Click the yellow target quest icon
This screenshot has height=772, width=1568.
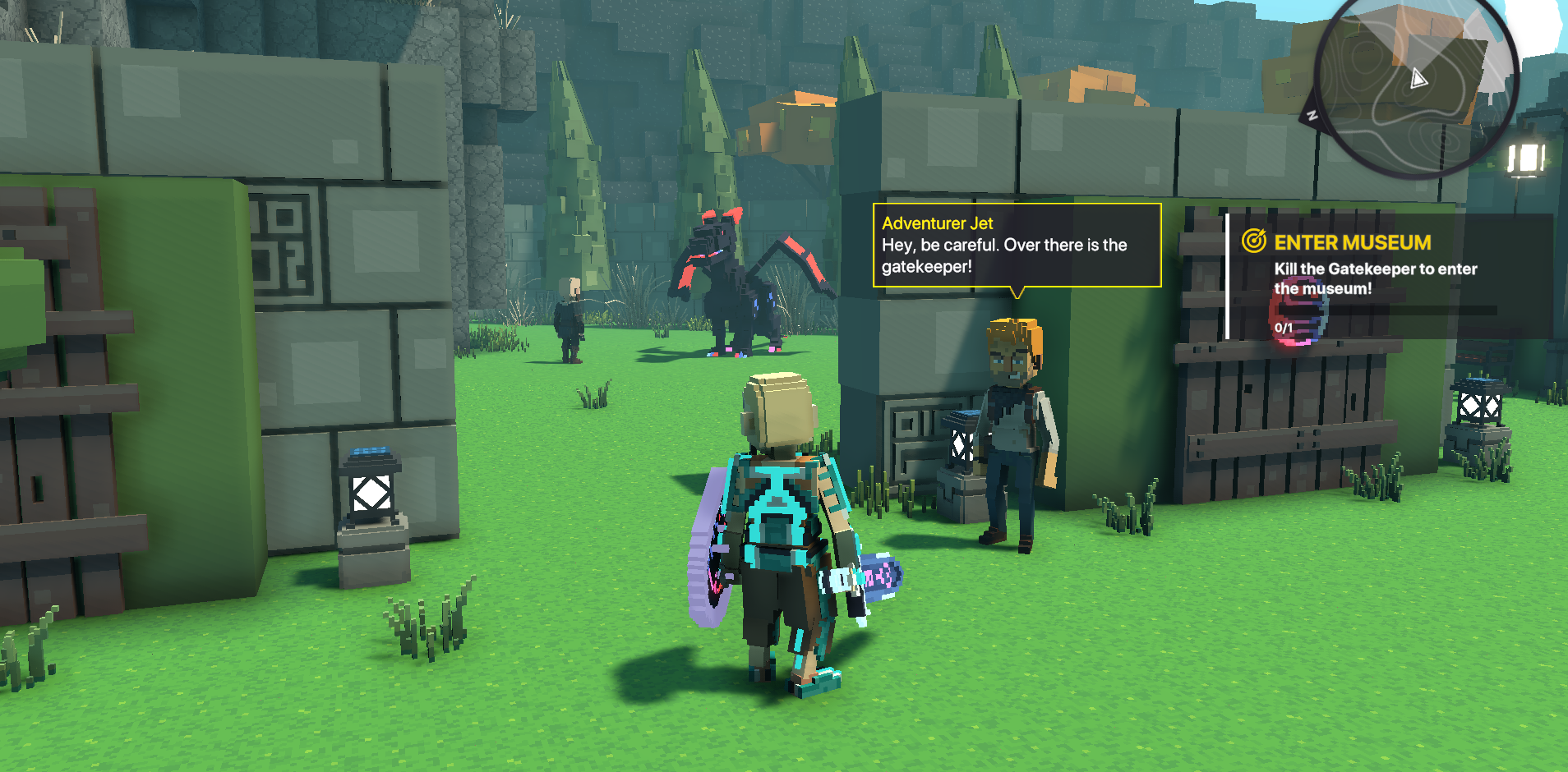(1253, 241)
